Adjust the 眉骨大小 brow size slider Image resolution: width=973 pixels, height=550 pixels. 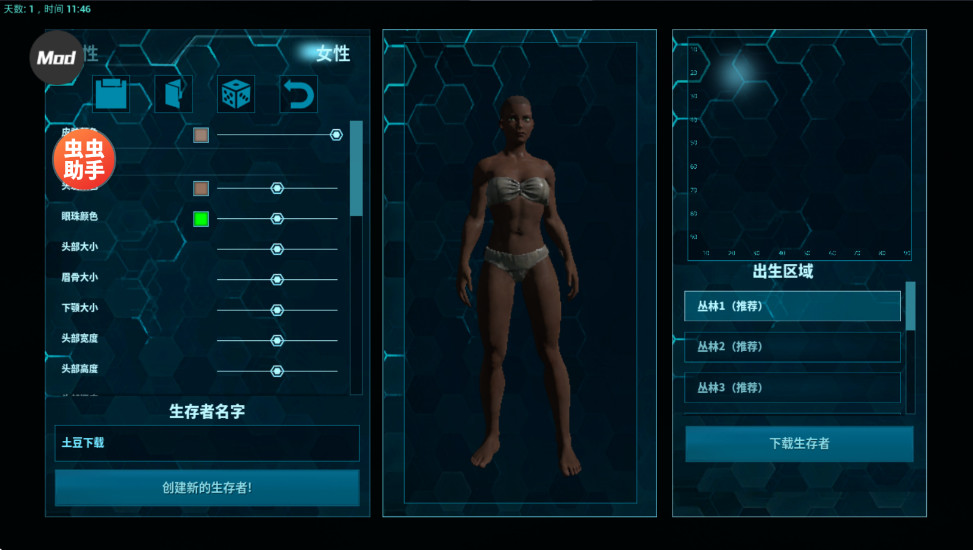point(277,280)
